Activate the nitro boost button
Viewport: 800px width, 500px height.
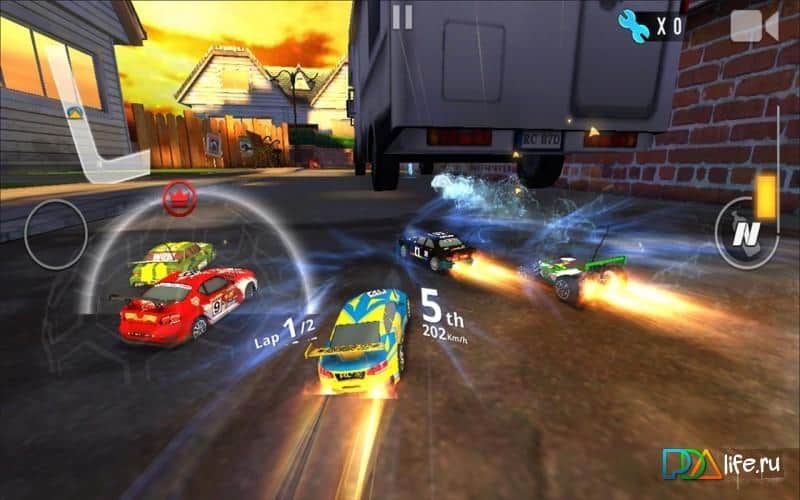[742, 233]
